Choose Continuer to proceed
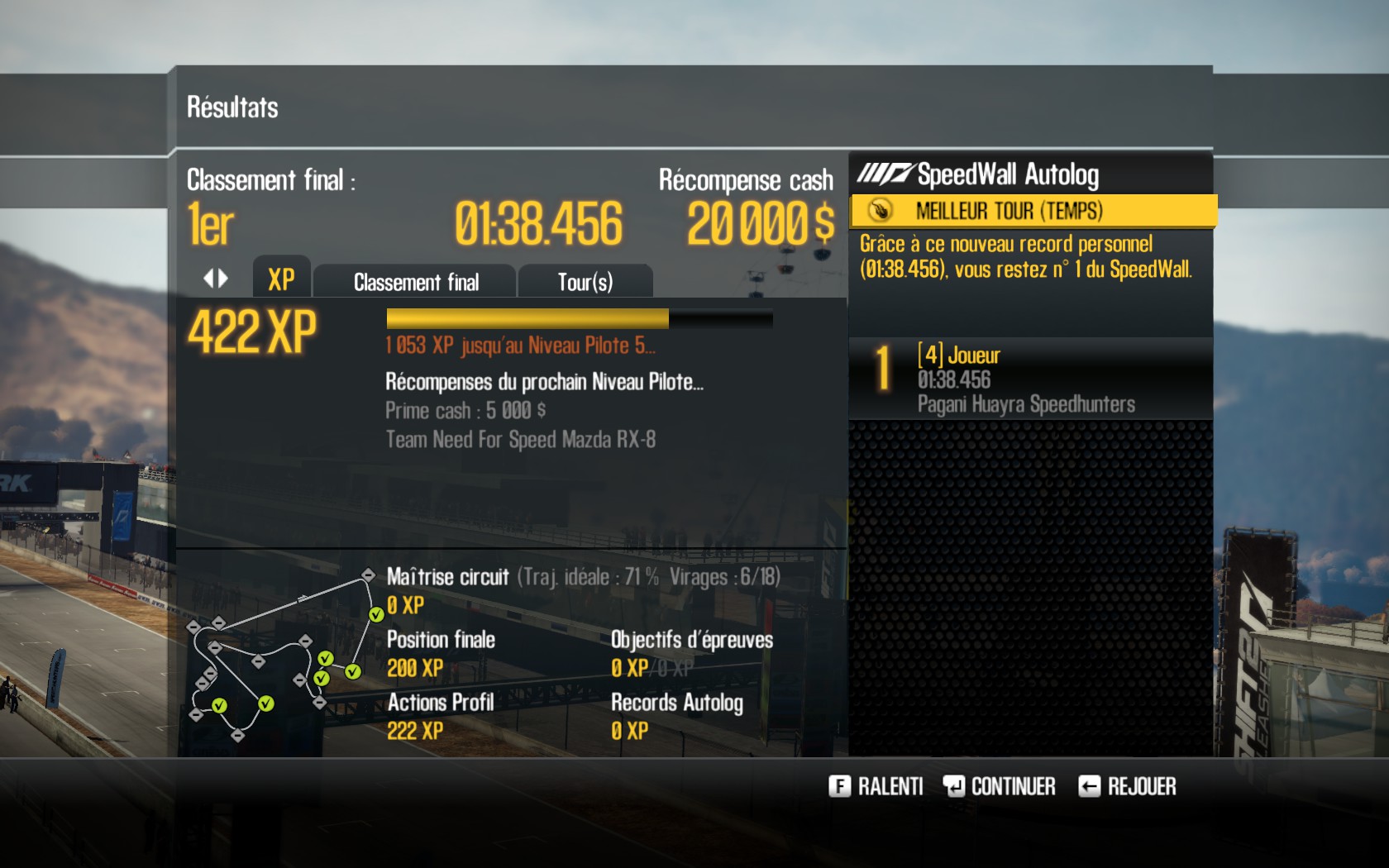 tap(1000, 786)
